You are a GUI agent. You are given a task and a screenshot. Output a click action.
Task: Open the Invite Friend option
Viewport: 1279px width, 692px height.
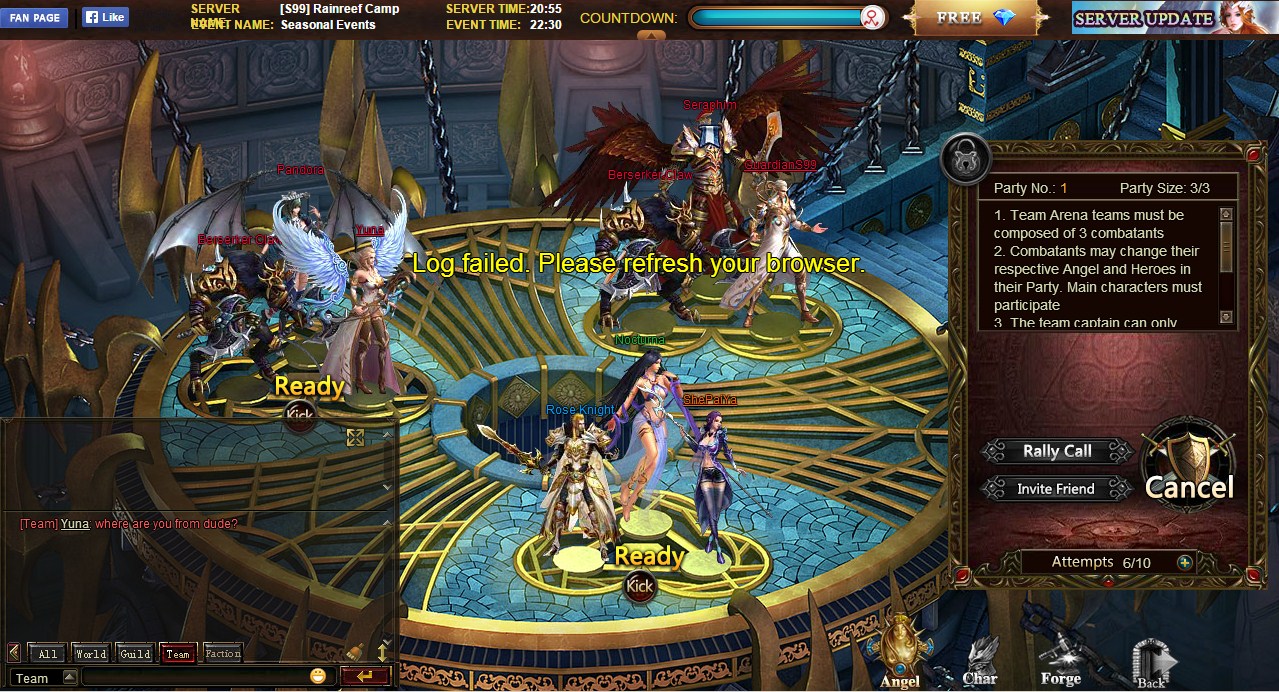pyautogui.click(x=1055, y=489)
